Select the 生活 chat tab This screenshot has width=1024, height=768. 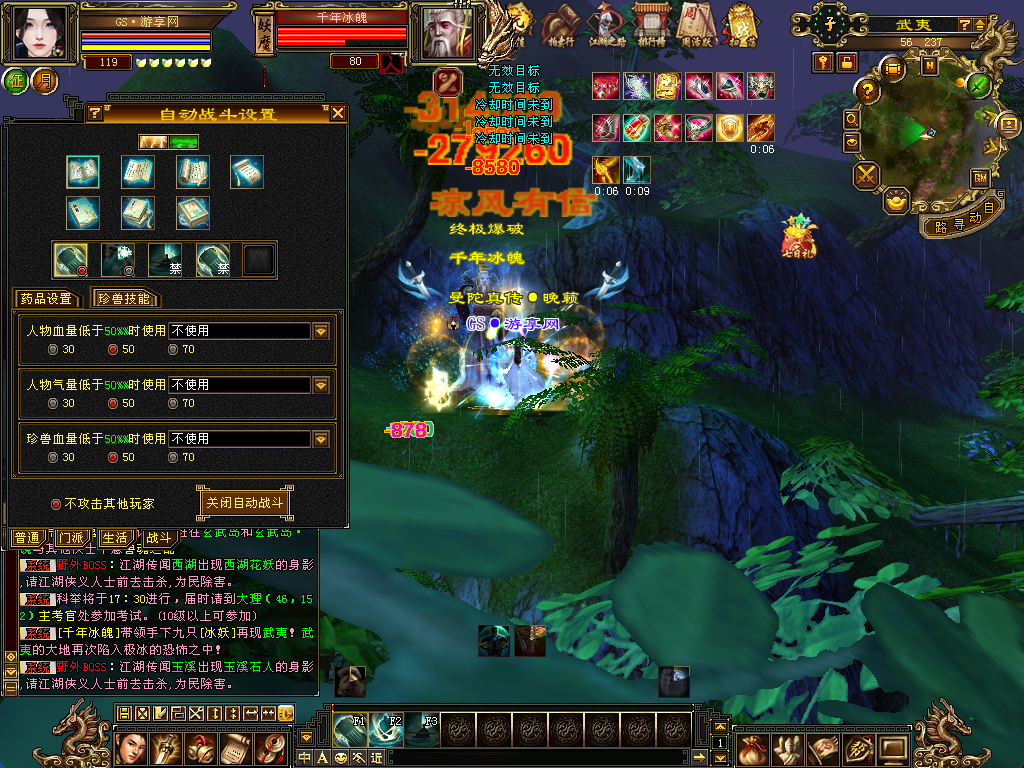click(x=115, y=538)
